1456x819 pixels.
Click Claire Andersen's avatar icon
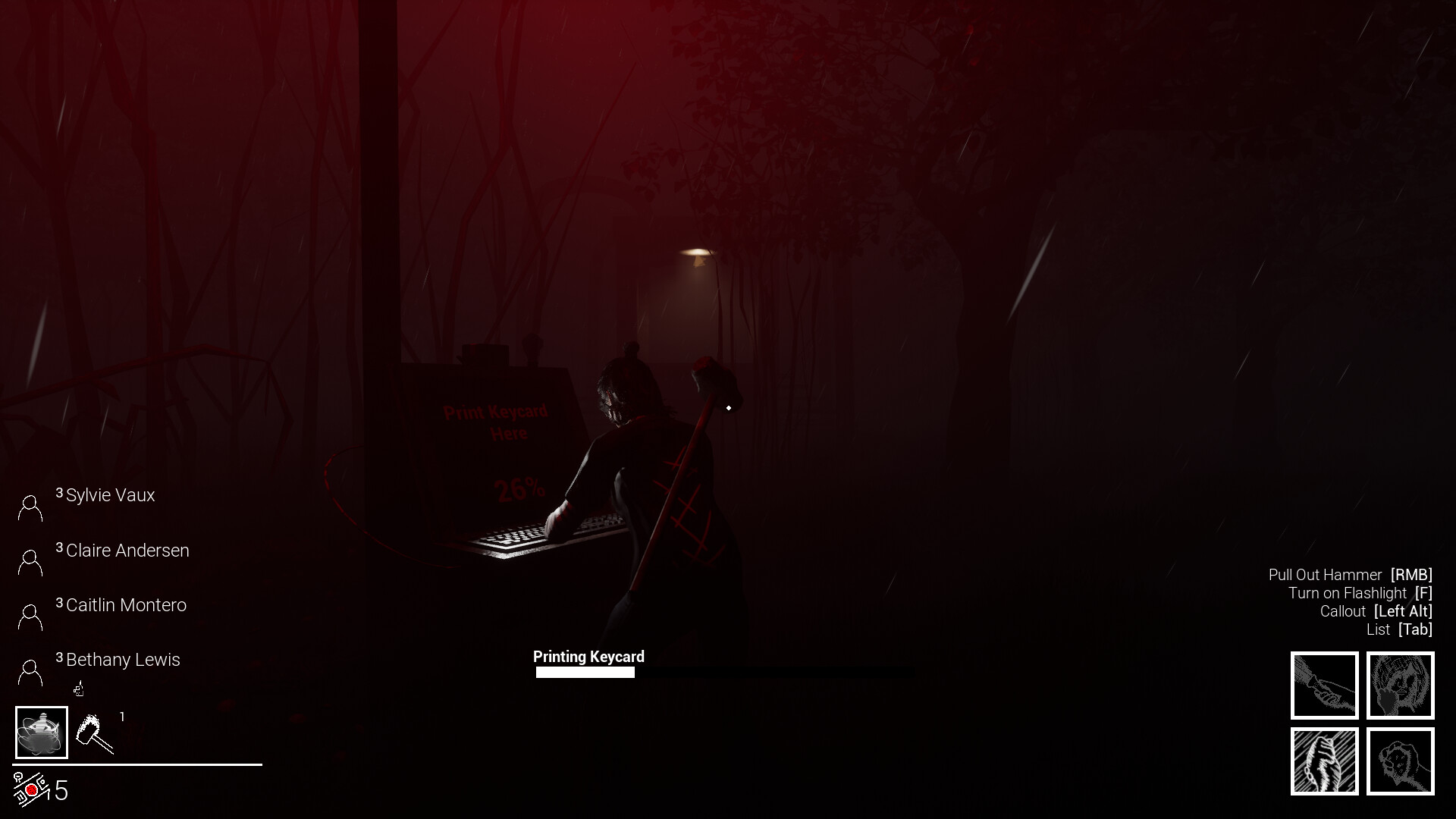pyautogui.click(x=30, y=561)
